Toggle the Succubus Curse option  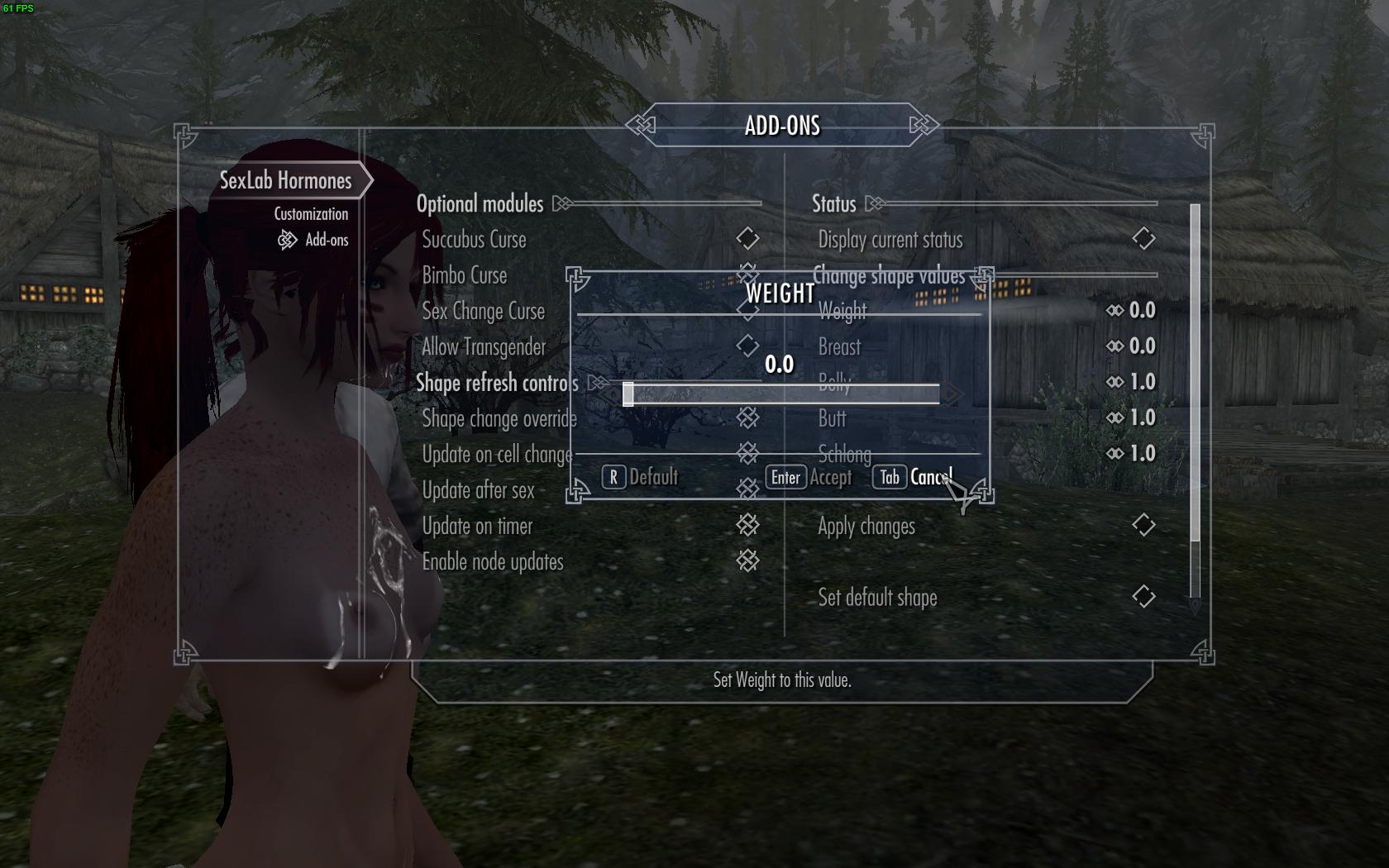pyautogui.click(x=747, y=239)
